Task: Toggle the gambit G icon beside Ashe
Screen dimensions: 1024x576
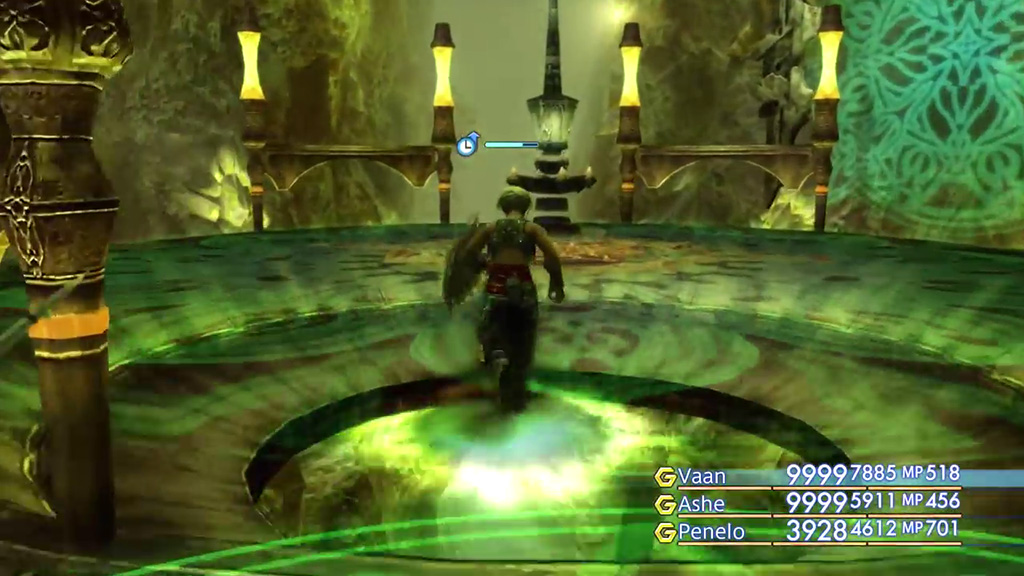Action: pos(665,505)
